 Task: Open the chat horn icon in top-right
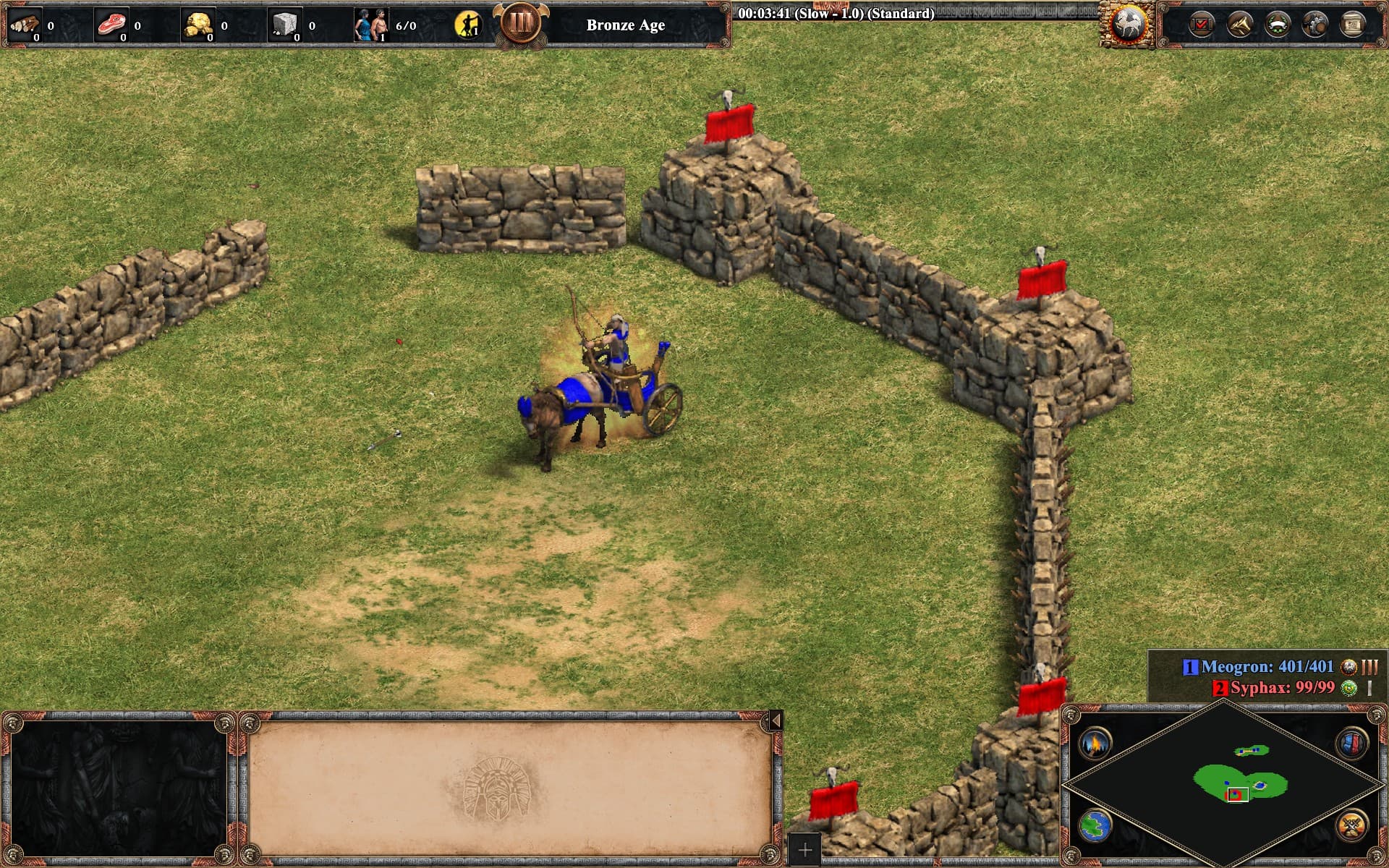(x=1239, y=24)
